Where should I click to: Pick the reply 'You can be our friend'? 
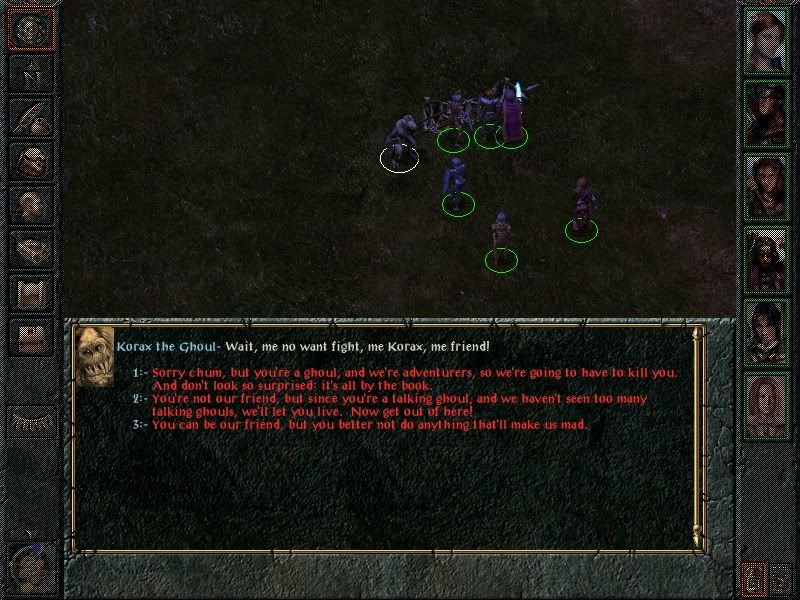(370, 425)
